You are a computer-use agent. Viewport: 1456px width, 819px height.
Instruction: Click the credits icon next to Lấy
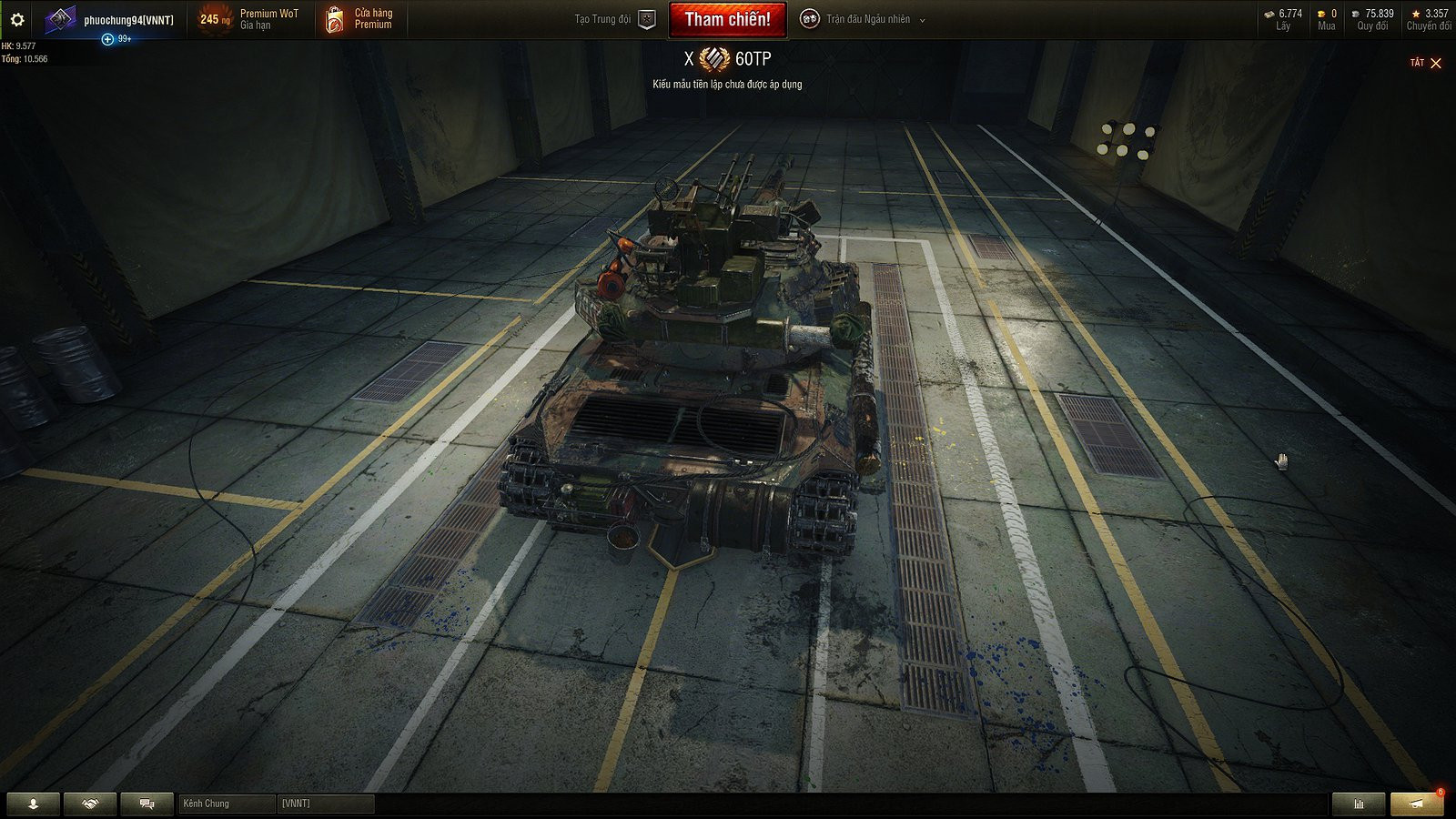click(1268, 13)
